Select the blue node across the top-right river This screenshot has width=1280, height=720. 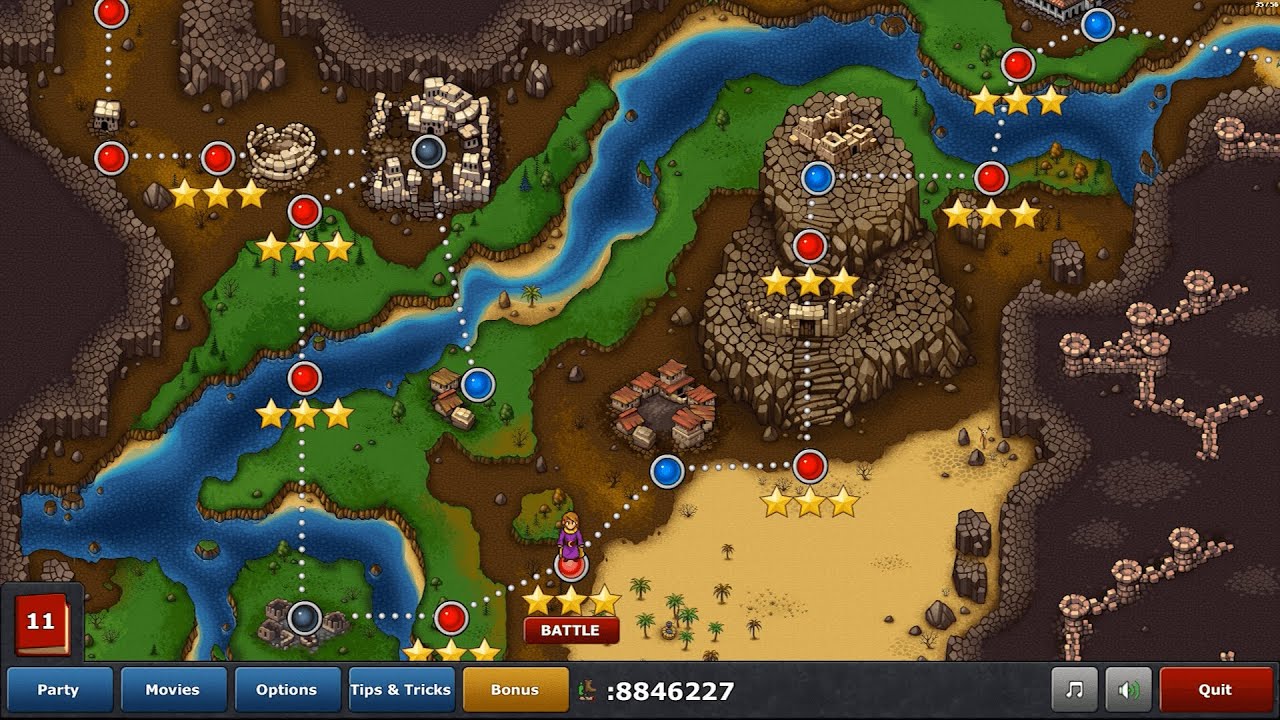[x=1097, y=28]
